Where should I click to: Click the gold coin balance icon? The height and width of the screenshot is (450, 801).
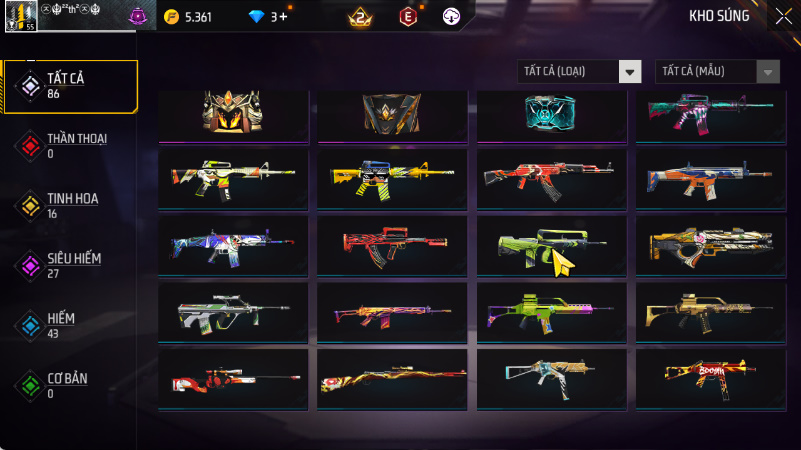tap(171, 17)
